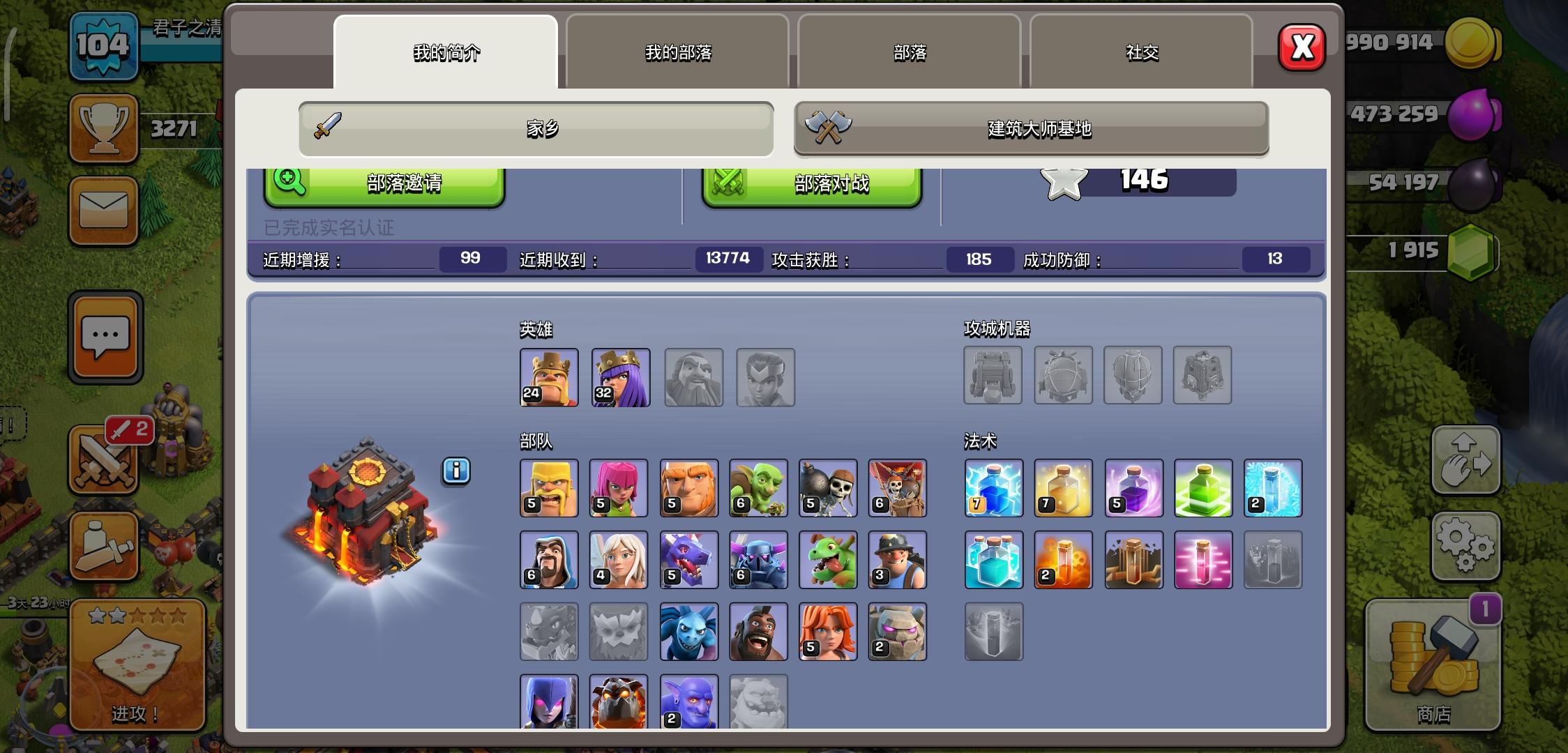Open the Lightning Spell level 7 icon
This screenshot has width=1568, height=753.
993,489
